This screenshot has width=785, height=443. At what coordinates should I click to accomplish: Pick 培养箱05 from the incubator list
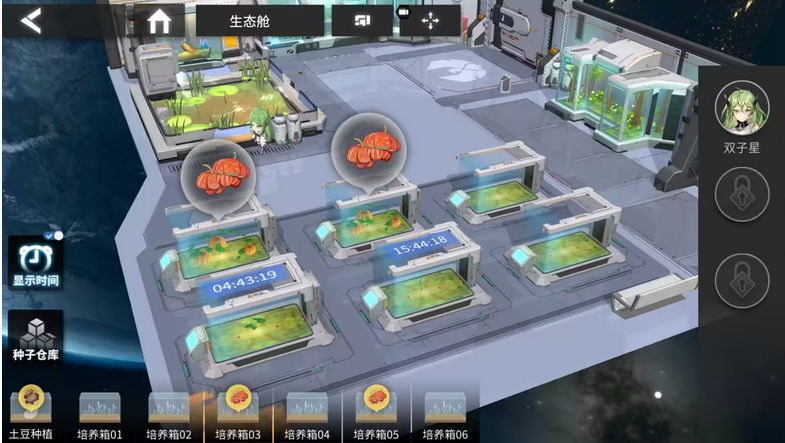[x=376, y=414]
